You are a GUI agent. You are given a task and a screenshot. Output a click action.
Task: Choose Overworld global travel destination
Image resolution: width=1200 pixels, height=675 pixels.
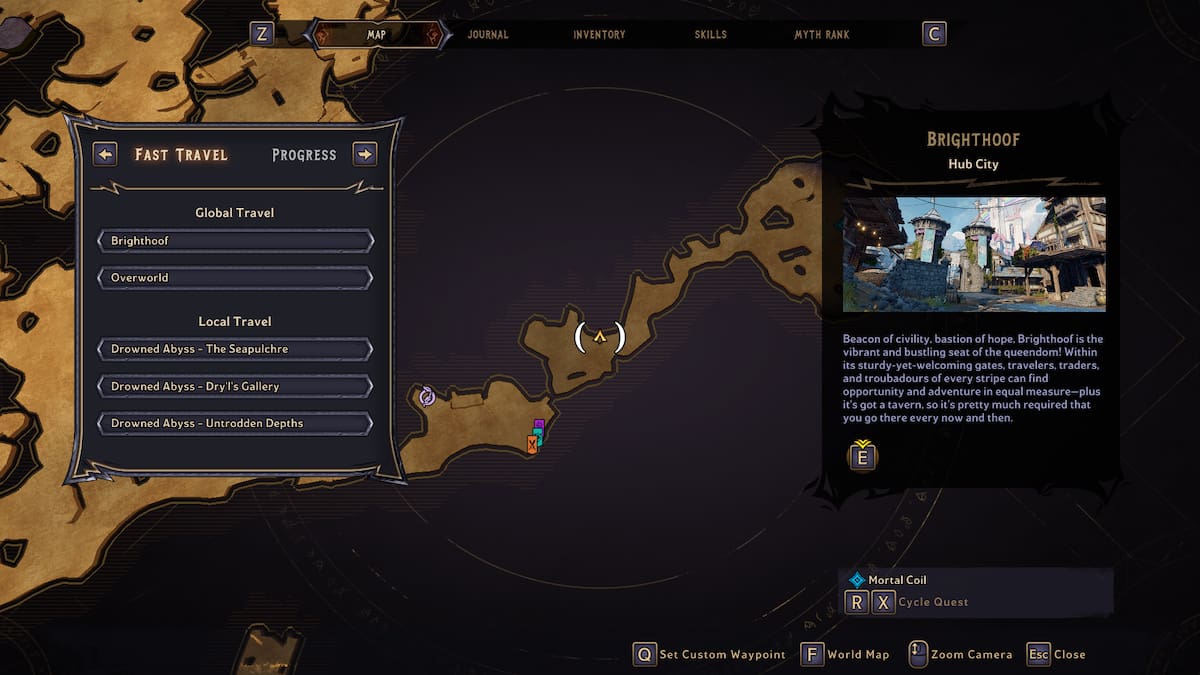[235, 278]
